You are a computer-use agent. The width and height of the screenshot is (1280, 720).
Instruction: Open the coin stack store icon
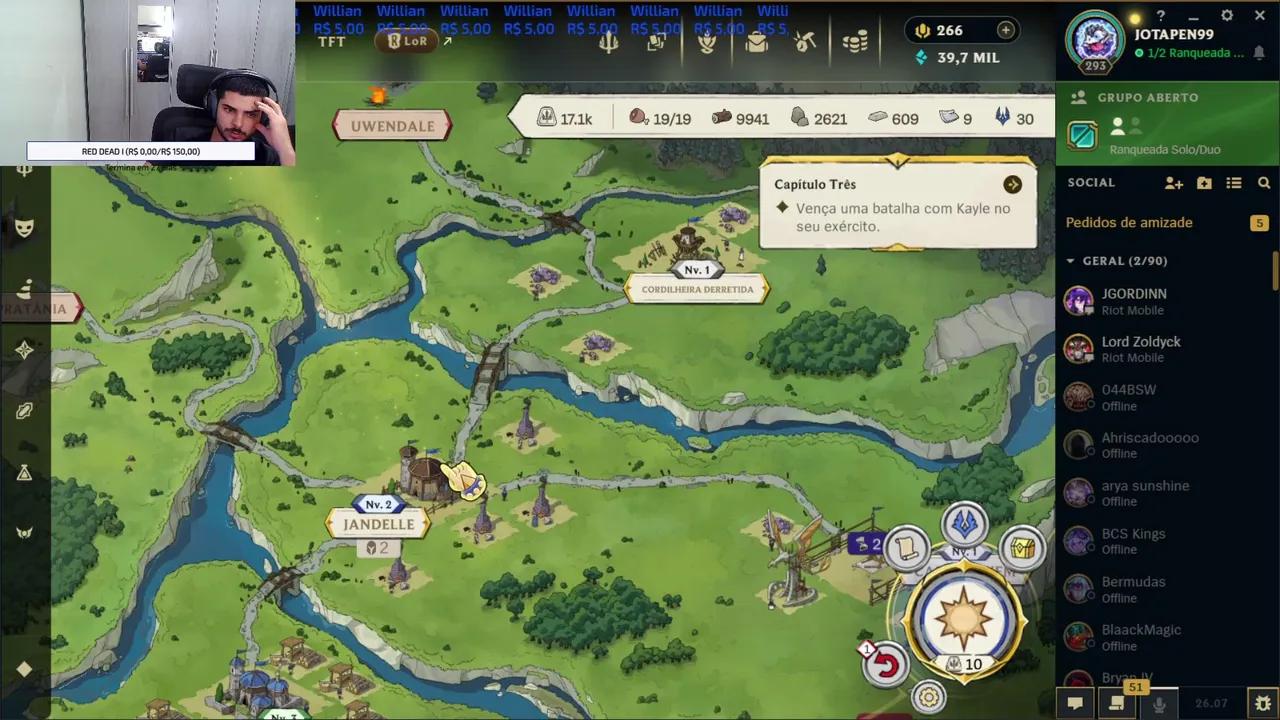pyautogui.click(x=855, y=42)
